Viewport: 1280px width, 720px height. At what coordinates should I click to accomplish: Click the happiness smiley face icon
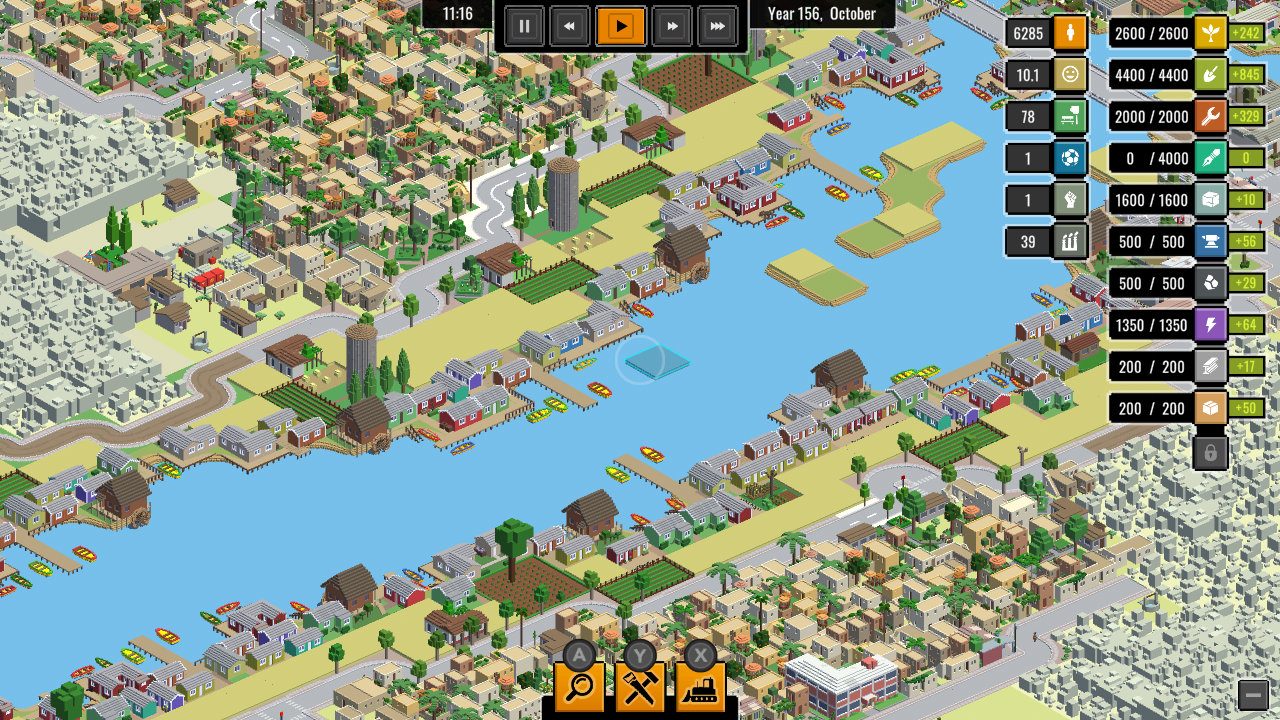pyautogui.click(x=1069, y=75)
